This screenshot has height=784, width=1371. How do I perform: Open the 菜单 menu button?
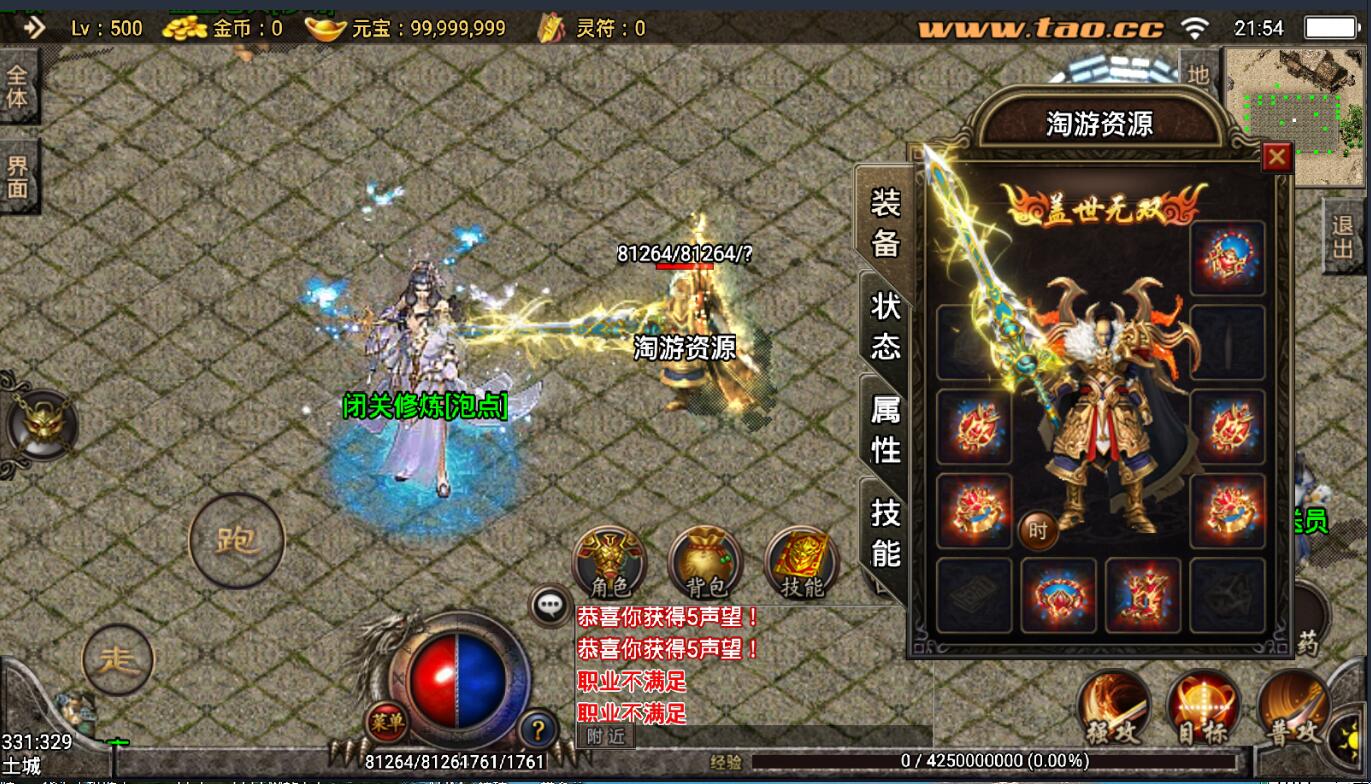pyautogui.click(x=386, y=721)
